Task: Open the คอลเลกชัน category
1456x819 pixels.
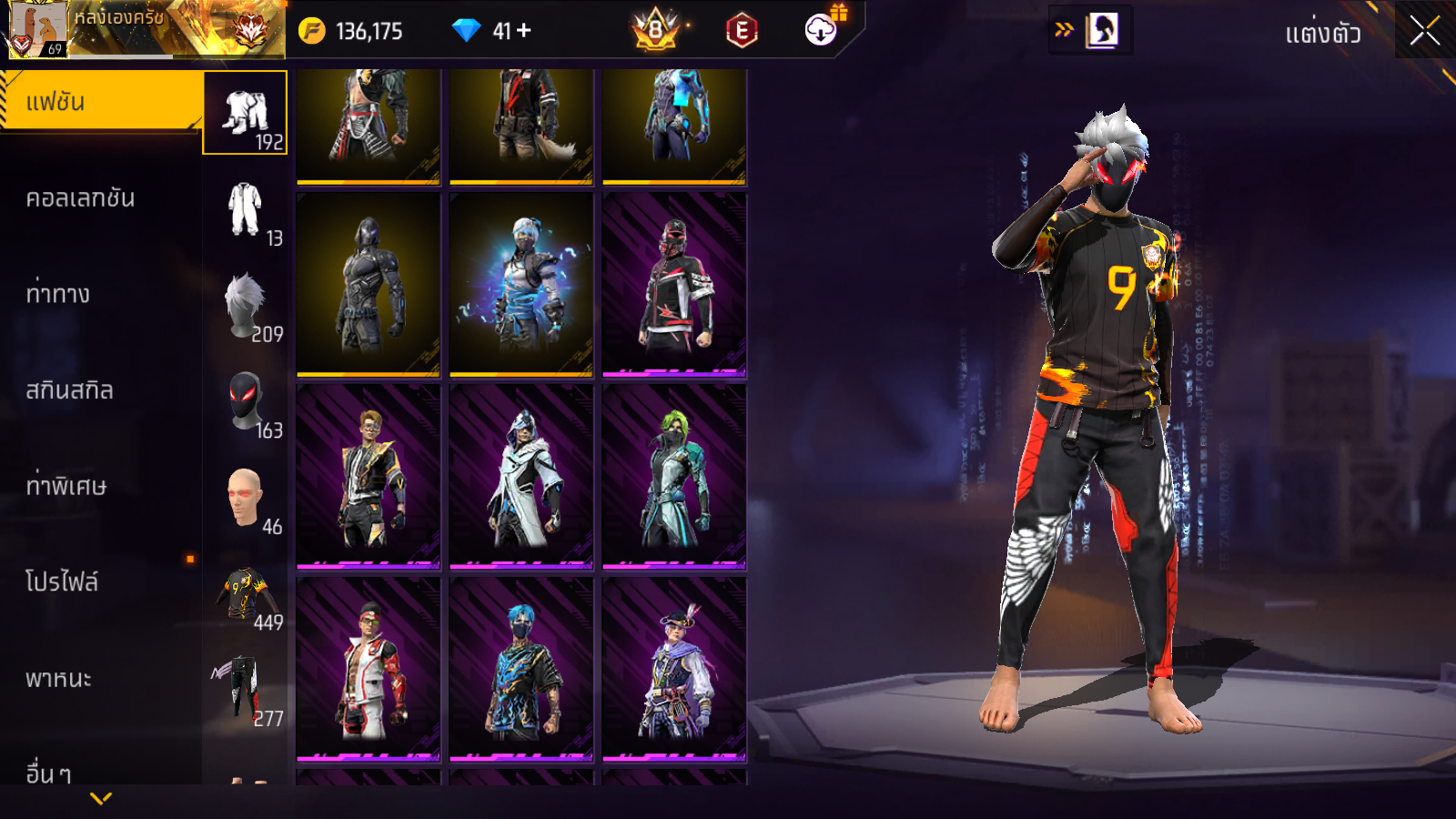Action: tap(80, 198)
